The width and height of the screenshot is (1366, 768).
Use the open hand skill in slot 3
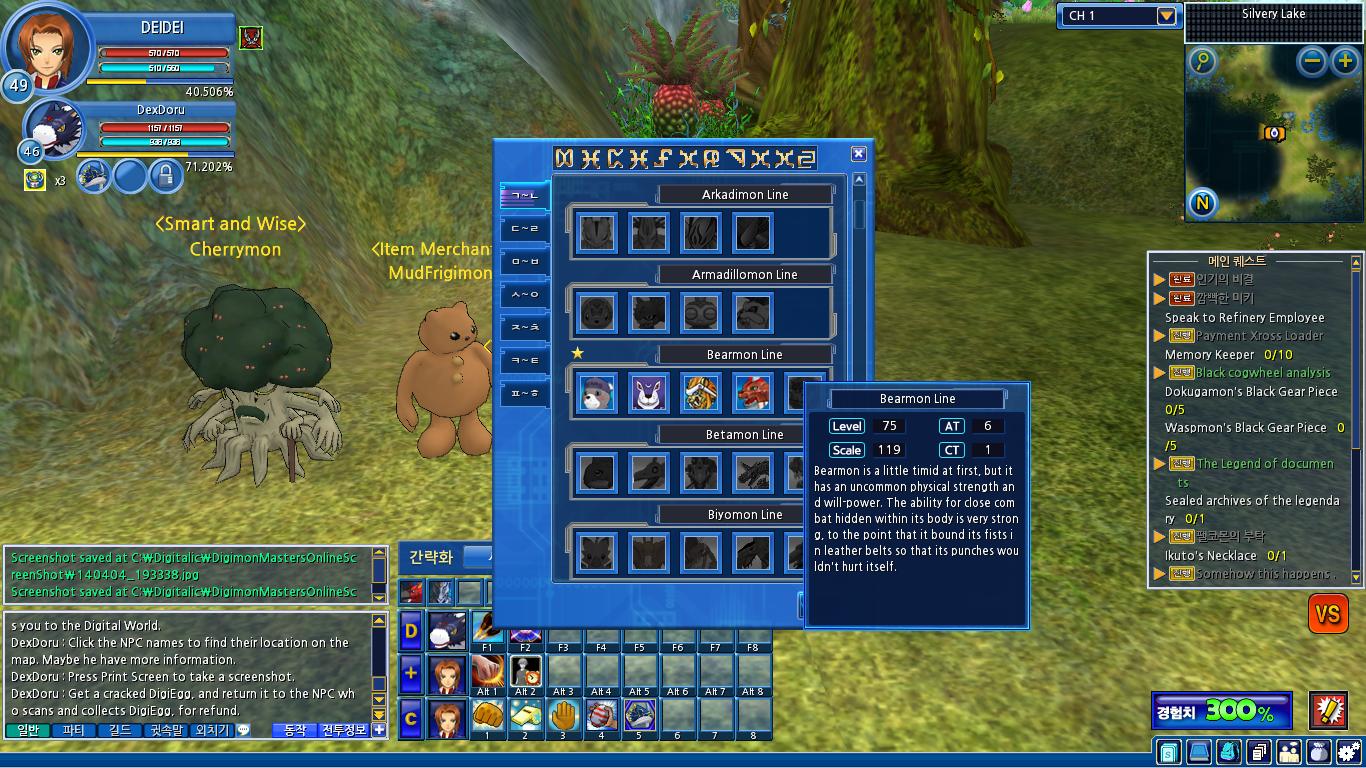click(563, 715)
